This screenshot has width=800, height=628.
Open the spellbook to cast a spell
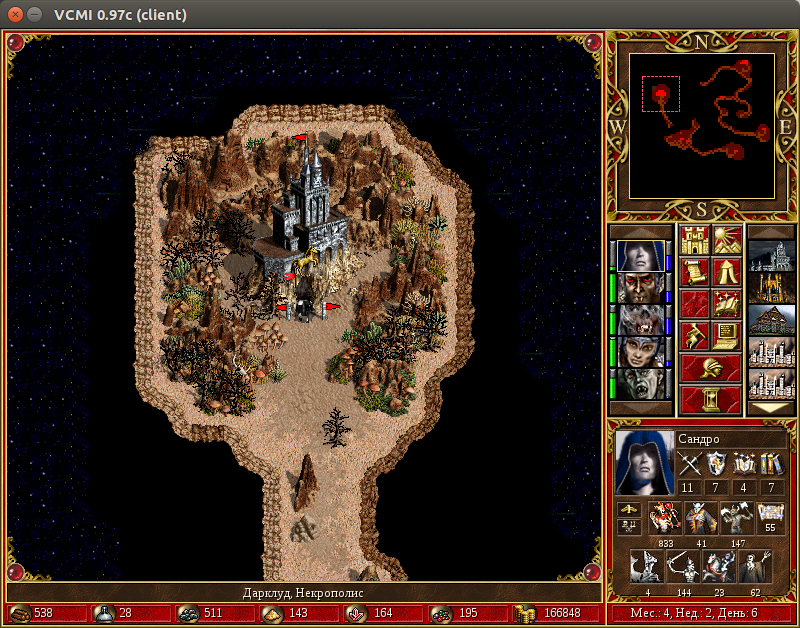coord(726,304)
